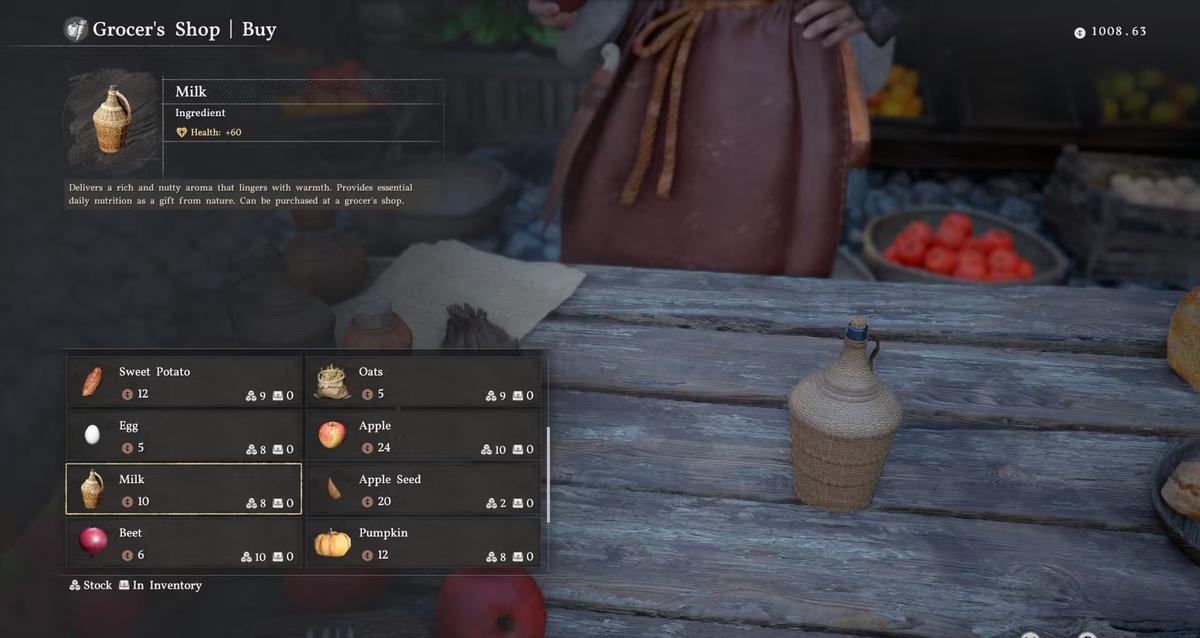Select the Apple for purchase

click(x=423, y=436)
